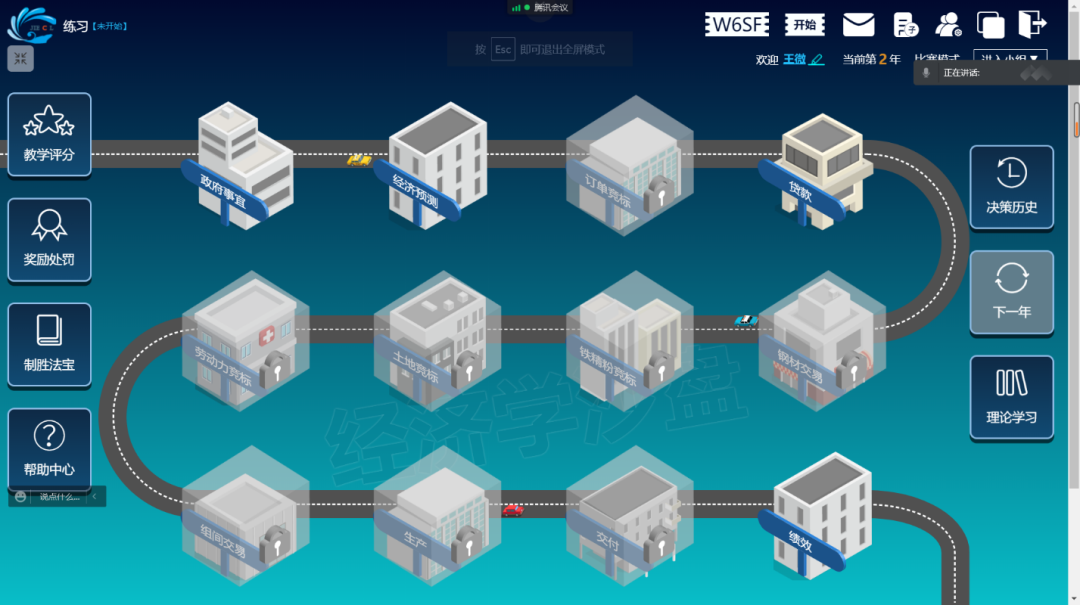Edit the username with the pencil icon
The image size is (1080, 605).
click(x=817, y=60)
